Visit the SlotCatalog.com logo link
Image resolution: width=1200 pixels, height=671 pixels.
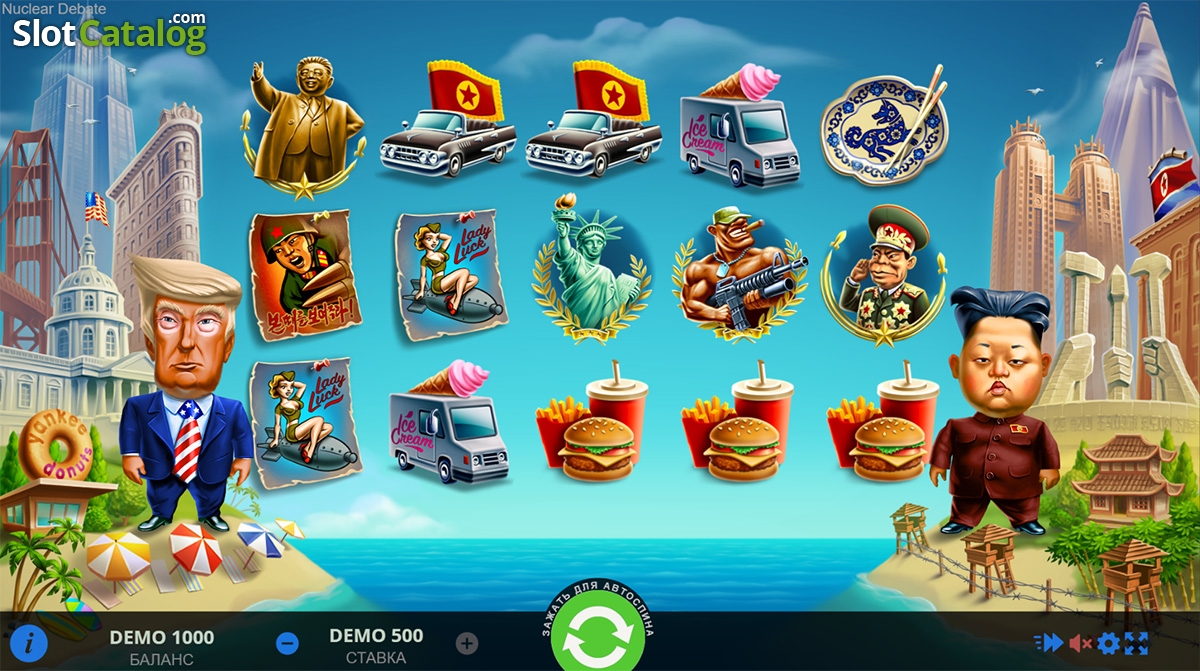[x=110, y=33]
